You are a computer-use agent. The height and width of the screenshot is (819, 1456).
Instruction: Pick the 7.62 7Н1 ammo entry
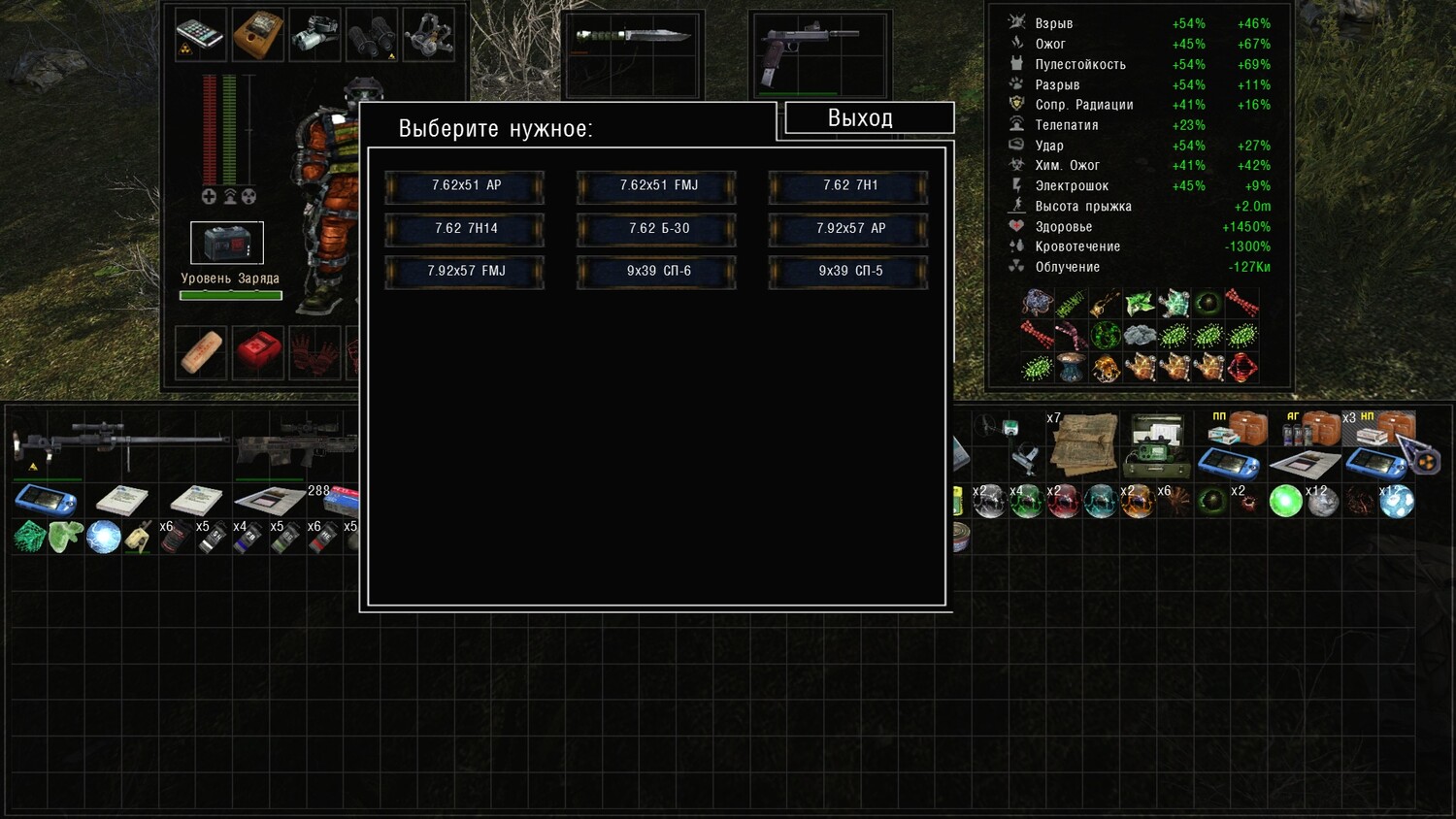(x=848, y=186)
